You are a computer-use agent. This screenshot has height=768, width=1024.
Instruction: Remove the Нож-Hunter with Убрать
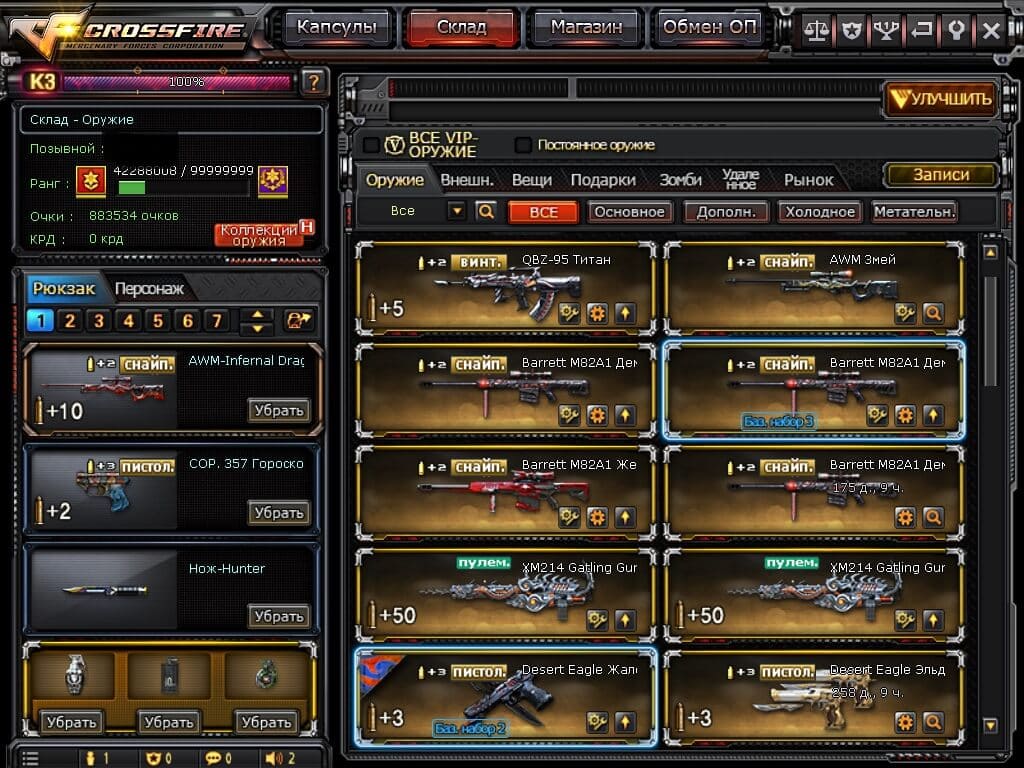point(278,616)
